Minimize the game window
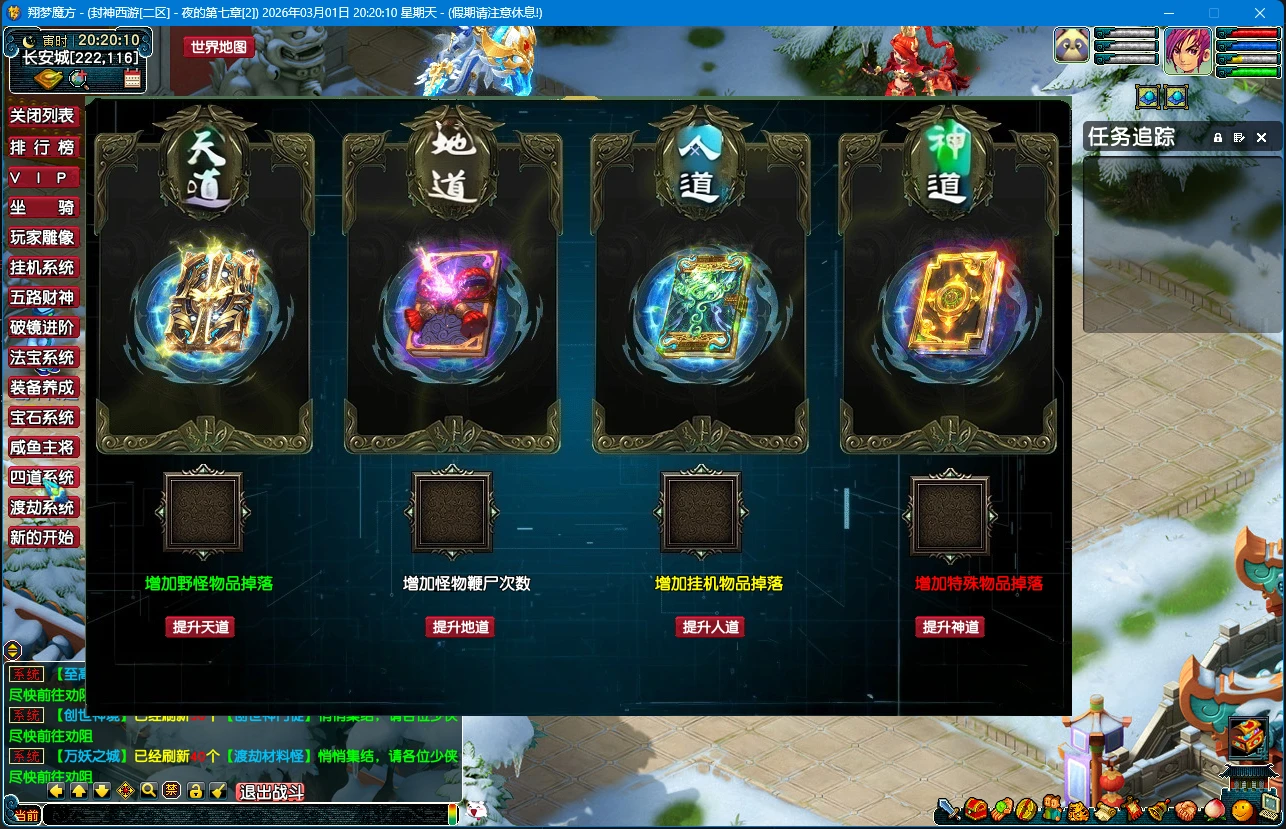1286x829 pixels. point(1168,13)
